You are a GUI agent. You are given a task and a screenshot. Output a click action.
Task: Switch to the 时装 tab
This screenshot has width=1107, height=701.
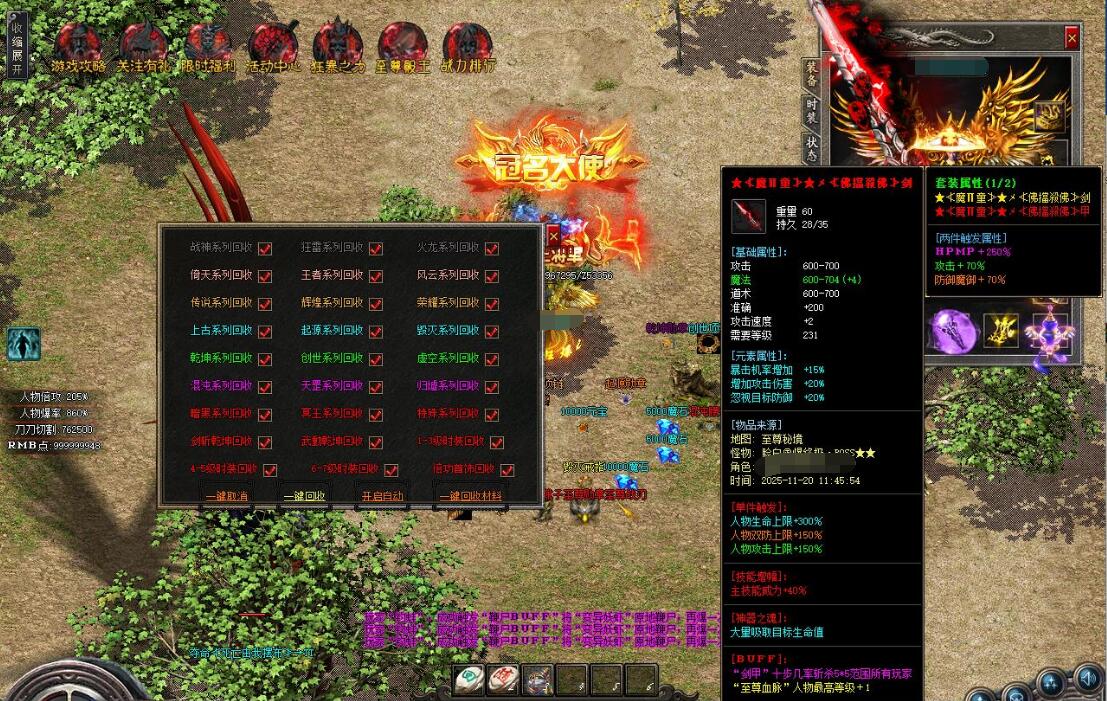tap(812, 110)
